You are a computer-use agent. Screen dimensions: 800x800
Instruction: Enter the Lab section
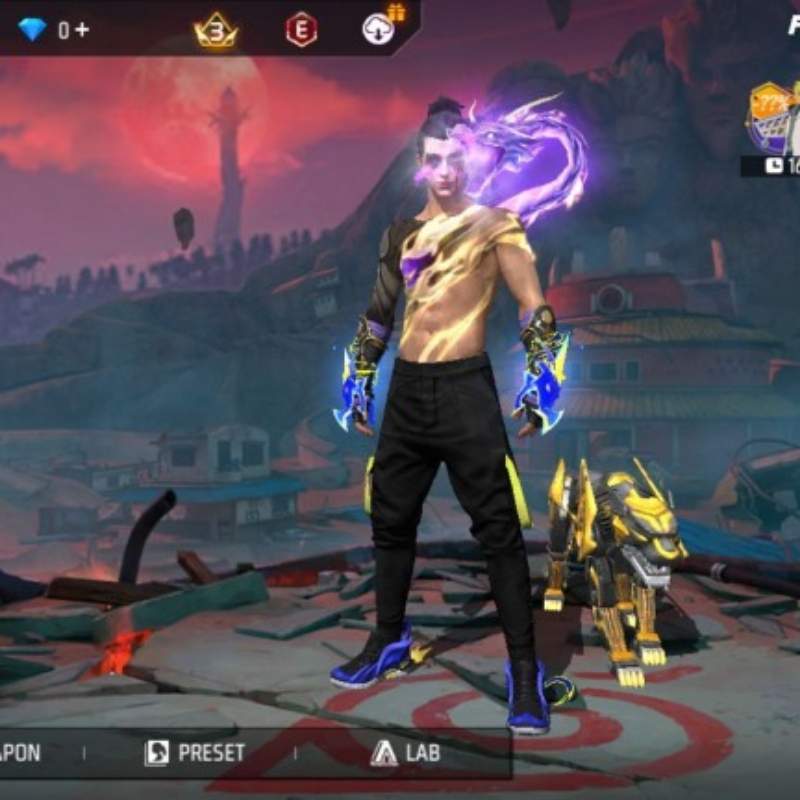(x=405, y=753)
